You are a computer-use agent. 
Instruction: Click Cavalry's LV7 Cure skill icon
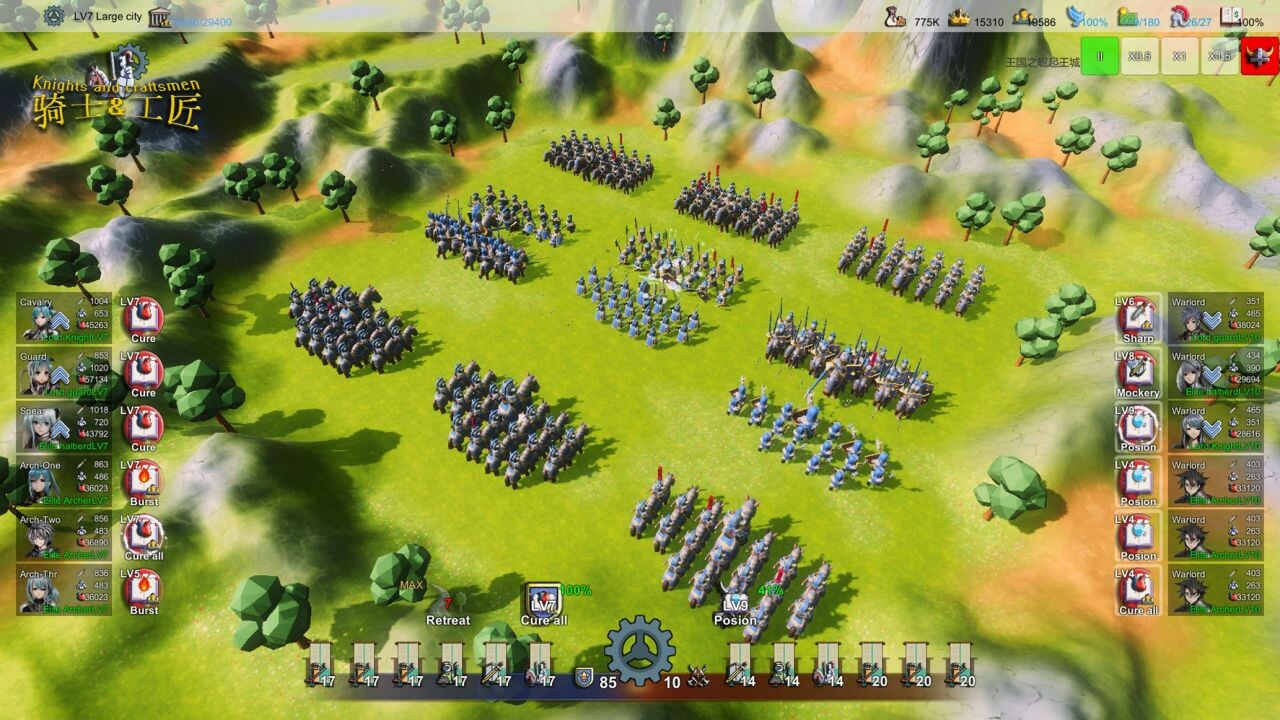[144, 316]
